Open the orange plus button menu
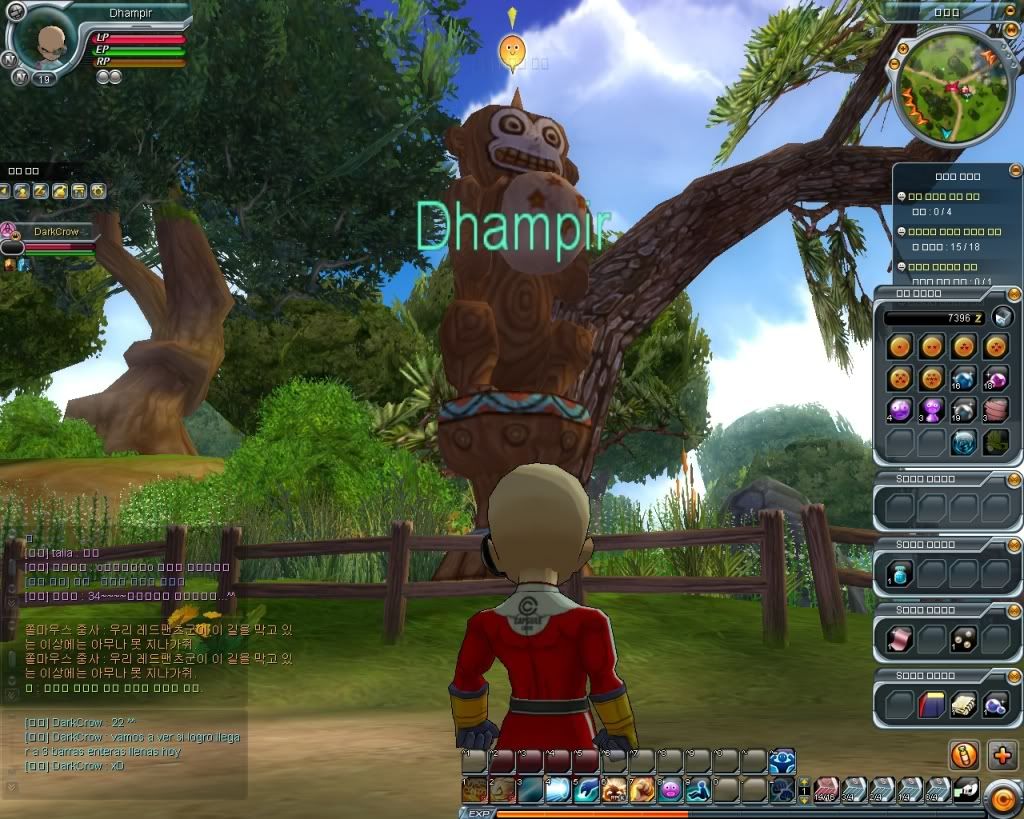The height and width of the screenshot is (819, 1024). point(1001,755)
